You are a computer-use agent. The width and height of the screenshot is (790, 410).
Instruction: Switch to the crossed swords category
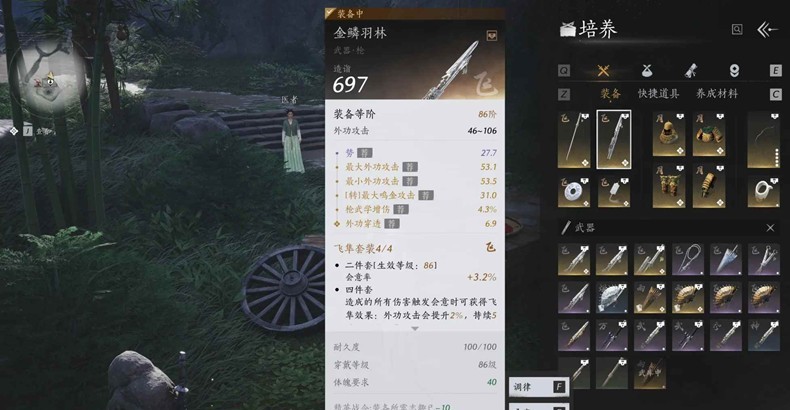pos(603,70)
